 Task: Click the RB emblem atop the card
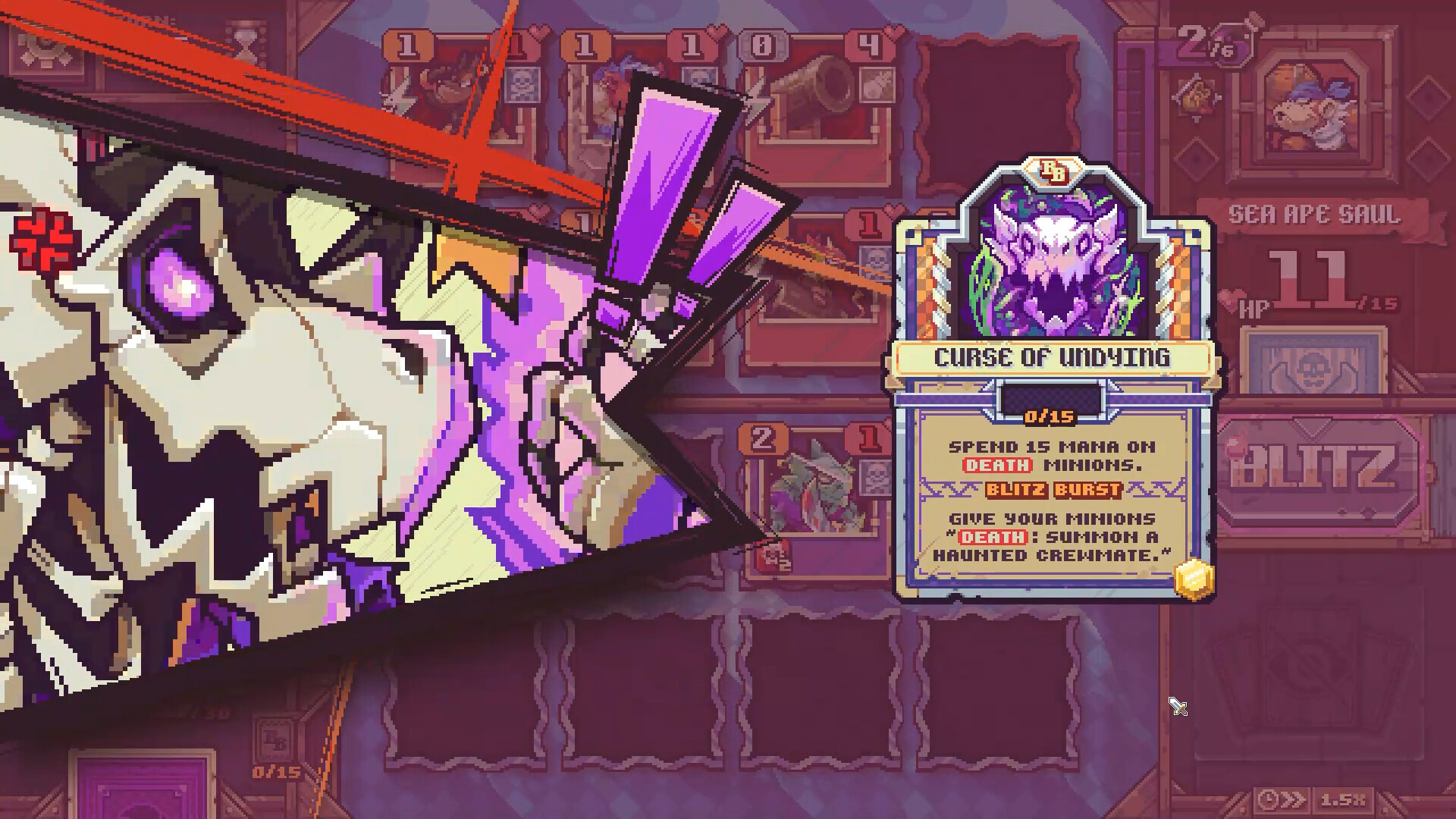click(x=1050, y=168)
